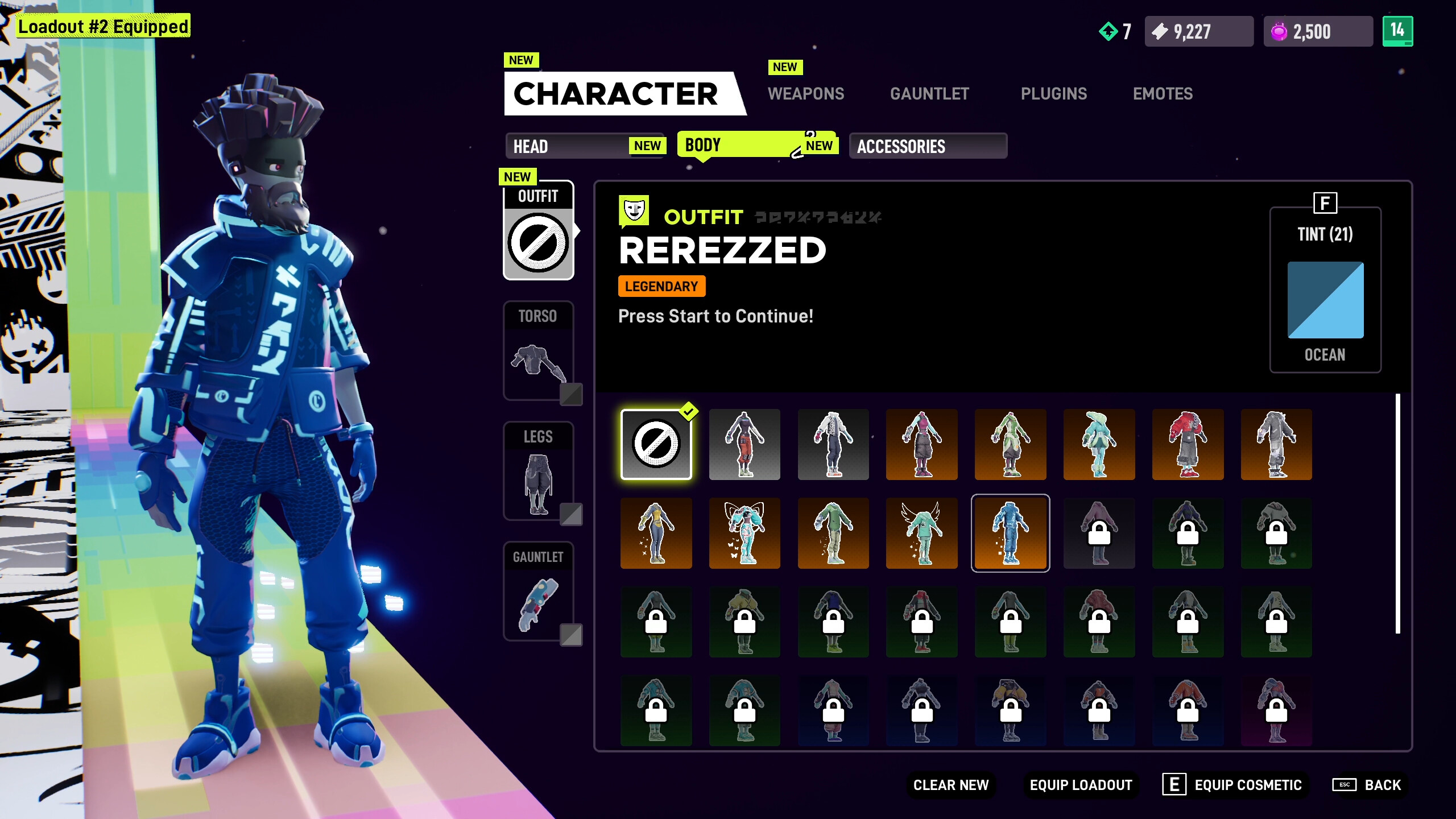The height and width of the screenshot is (819, 1456).
Task: Equip the highlighted blue sparkle outfit
Action: (x=1010, y=533)
